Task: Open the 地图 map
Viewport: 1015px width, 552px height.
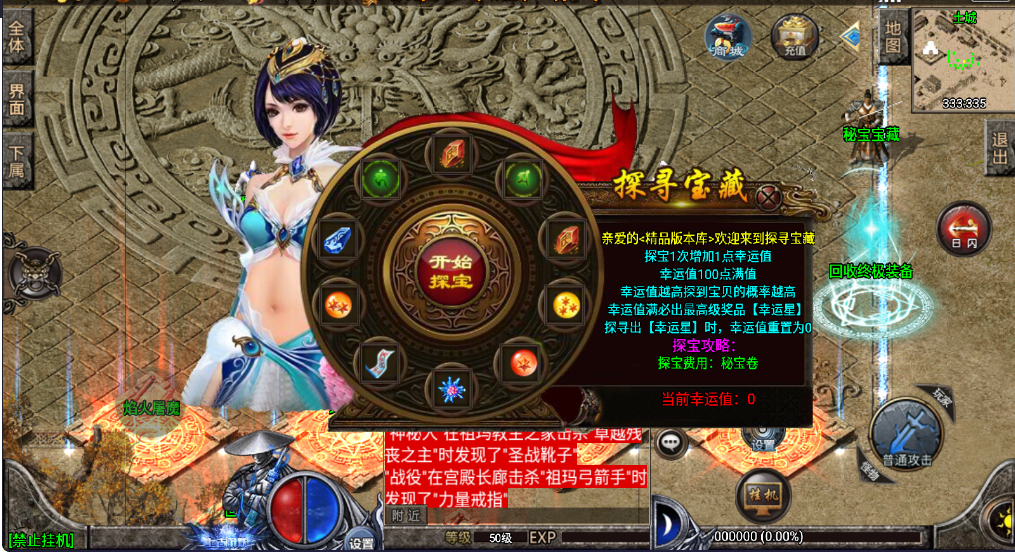Action: tap(892, 35)
